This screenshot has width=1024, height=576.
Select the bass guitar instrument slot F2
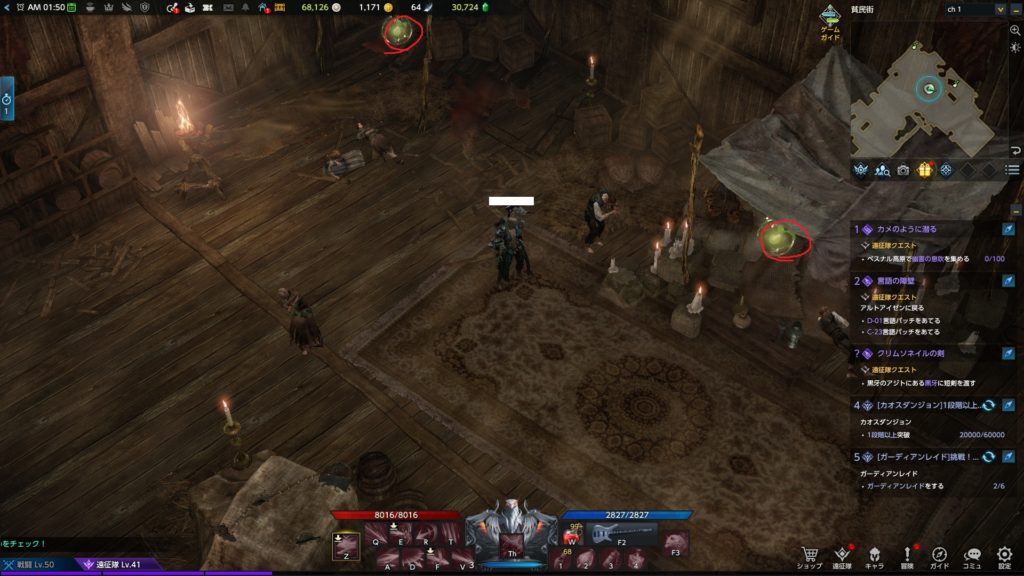click(619, 536)
